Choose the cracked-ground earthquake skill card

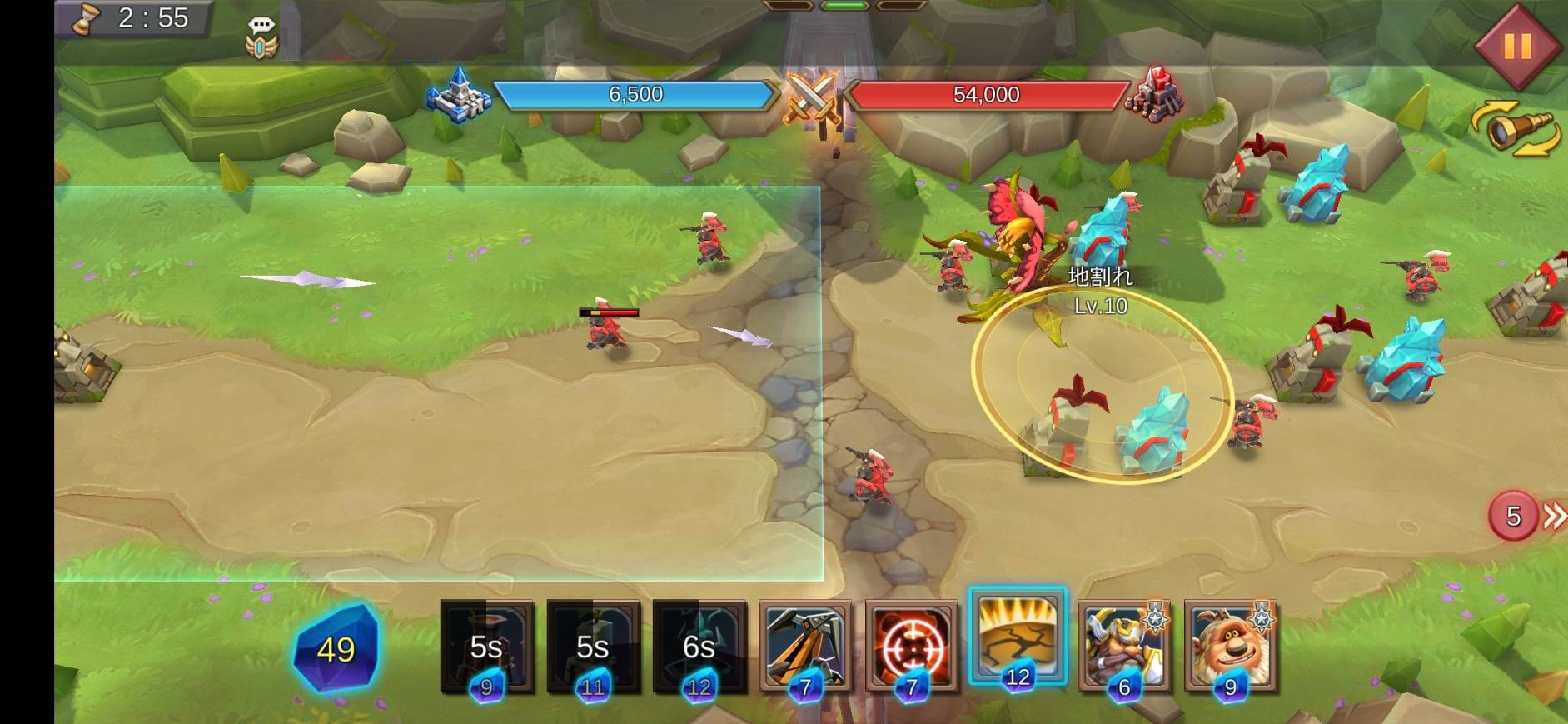[x=1018, y=637]
